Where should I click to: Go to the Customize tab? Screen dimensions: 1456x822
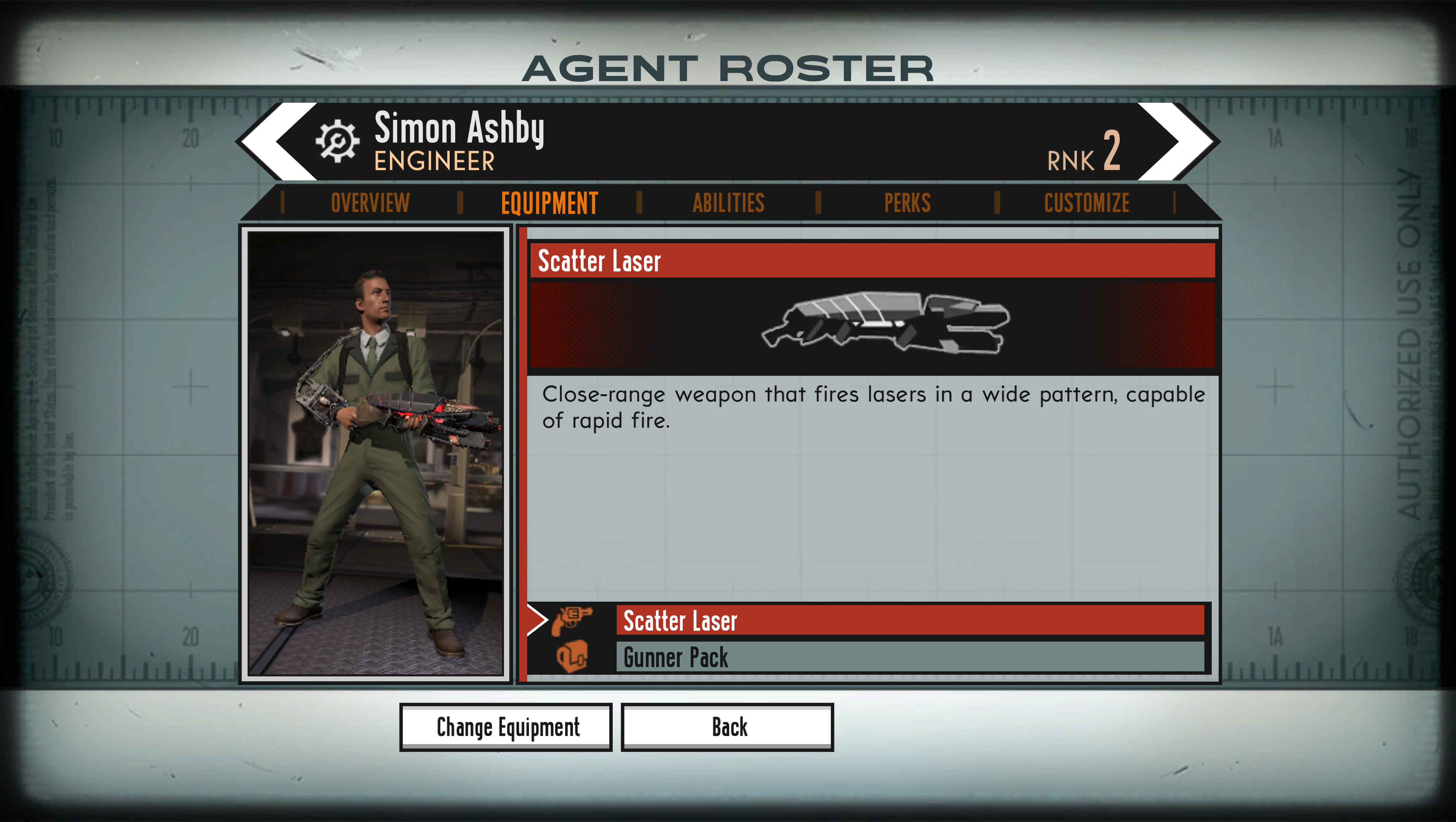(1086, 203)
